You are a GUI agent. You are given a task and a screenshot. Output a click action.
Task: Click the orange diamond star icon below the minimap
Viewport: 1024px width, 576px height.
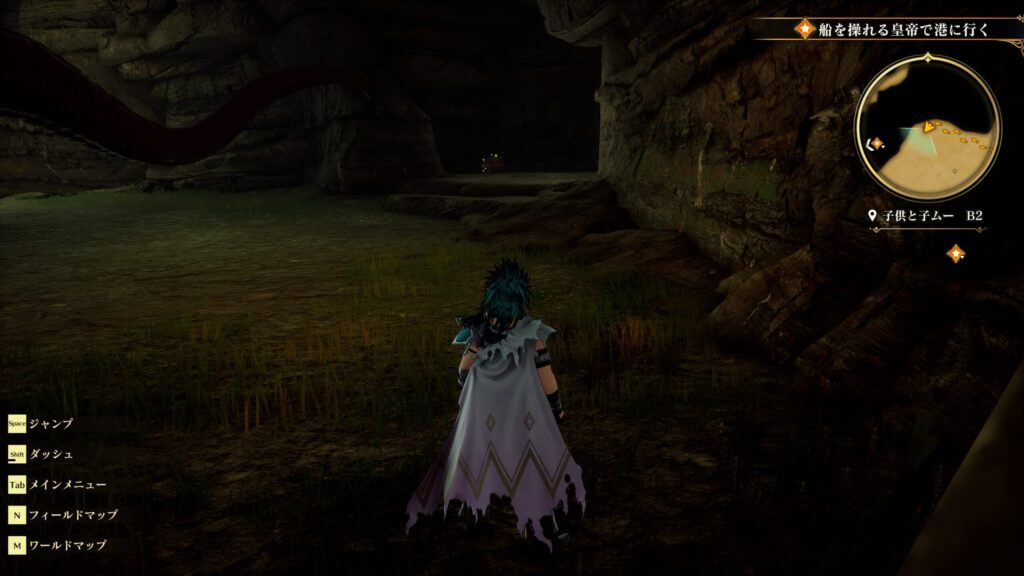956,253
